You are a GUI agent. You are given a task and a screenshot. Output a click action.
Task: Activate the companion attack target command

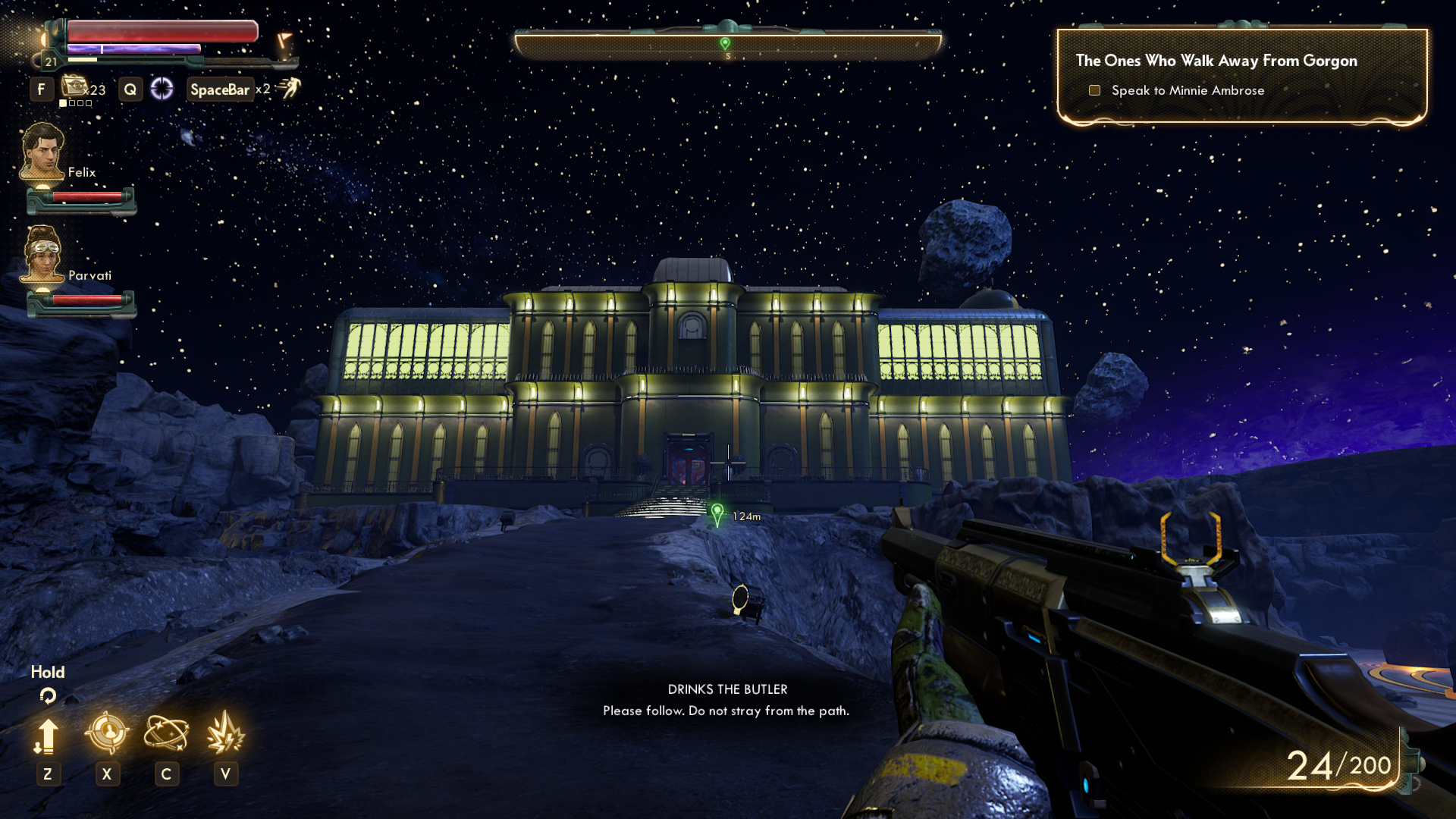(x=107, y=733)
